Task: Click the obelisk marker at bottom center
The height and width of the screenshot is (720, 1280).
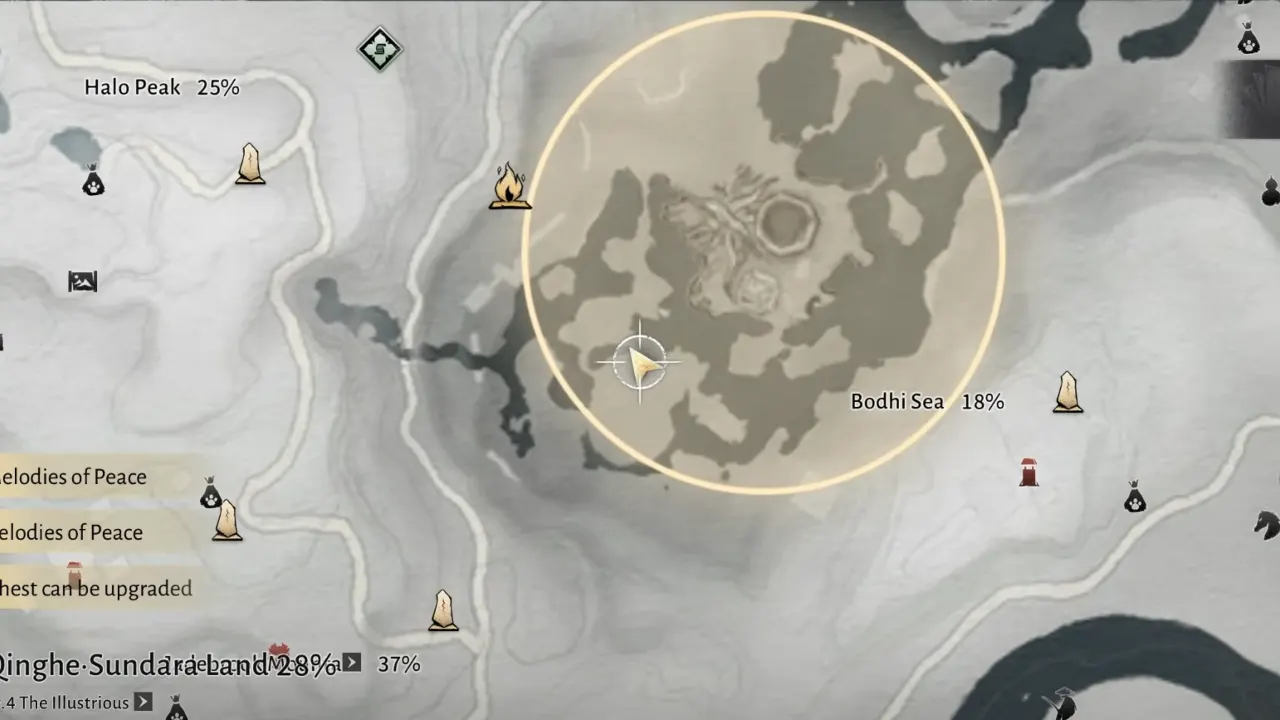Action: (443, 610)
